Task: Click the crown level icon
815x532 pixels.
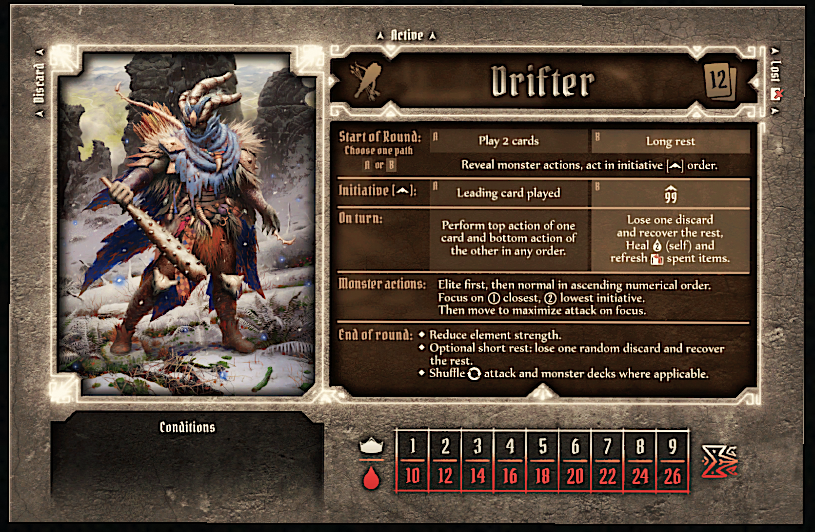Action: [x=370, y=447]
